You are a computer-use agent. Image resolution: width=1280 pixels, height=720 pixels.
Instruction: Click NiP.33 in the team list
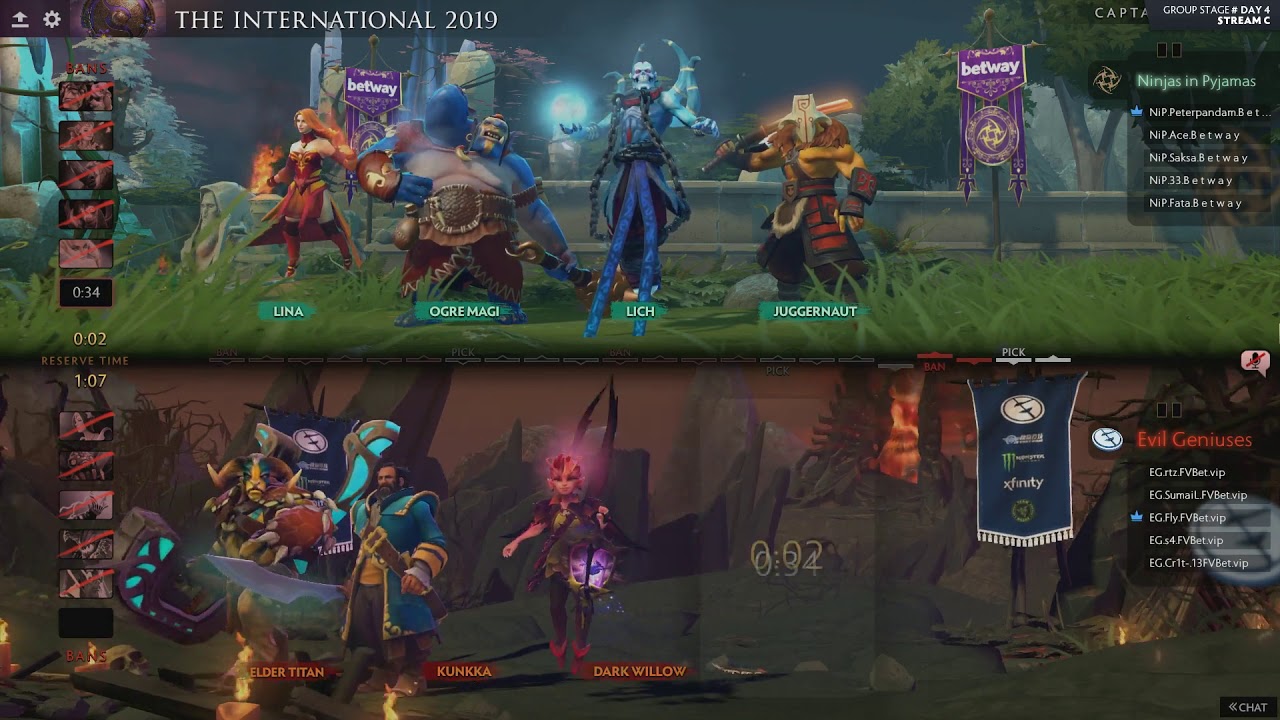click(x=1190, y=181)
